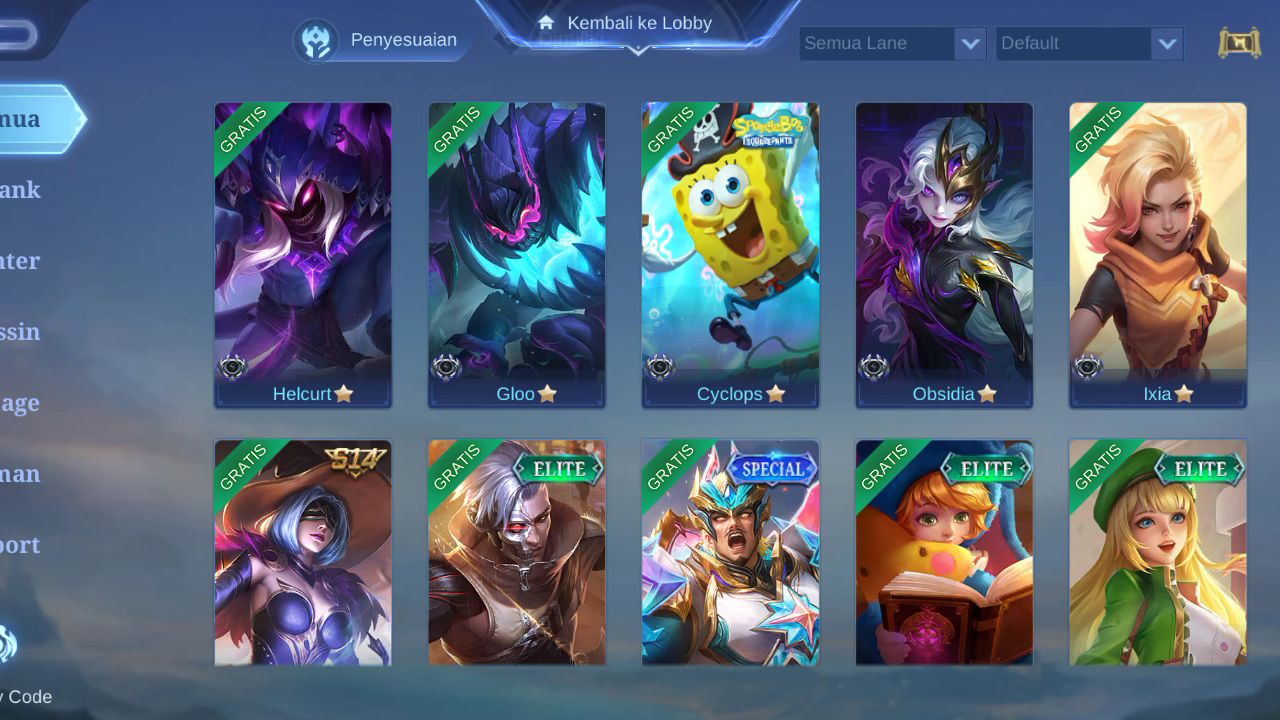The image size is (1280, 720).
Task: Filter heroes by the Mage tab
Action: [22, 403]
